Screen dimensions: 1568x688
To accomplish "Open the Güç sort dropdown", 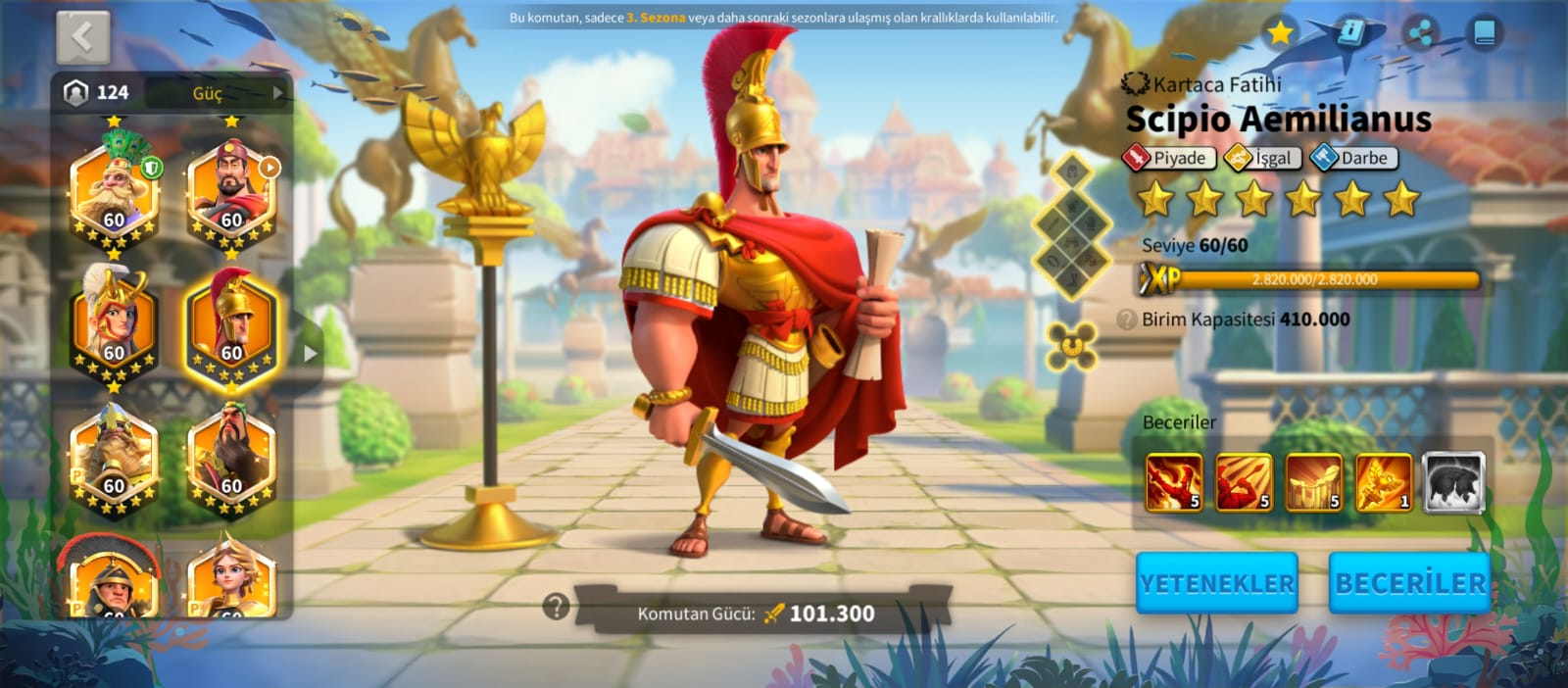I will (235, 93).
